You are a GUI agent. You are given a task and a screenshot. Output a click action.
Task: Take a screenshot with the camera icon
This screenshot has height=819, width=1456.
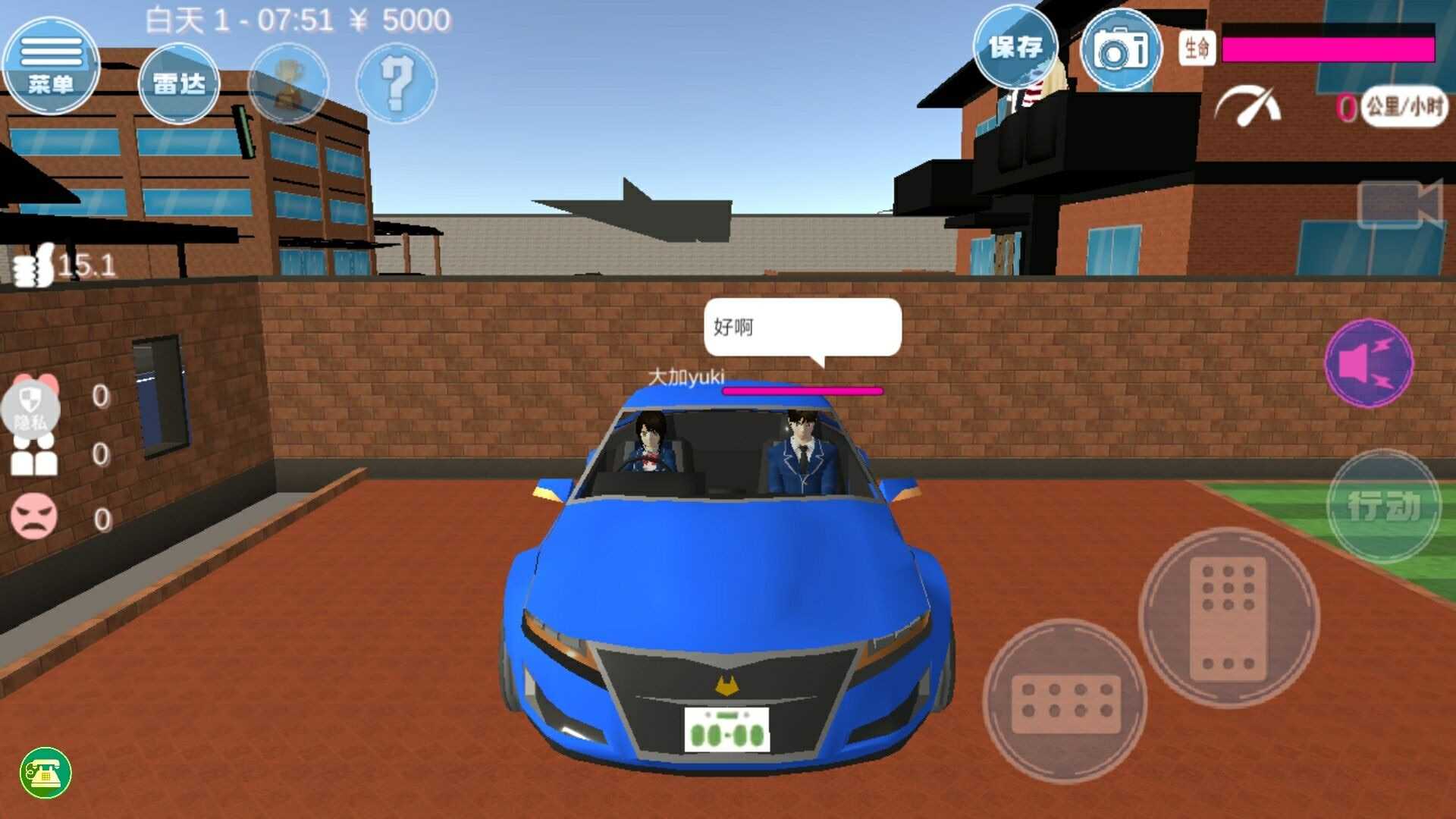coord(1121,48)
